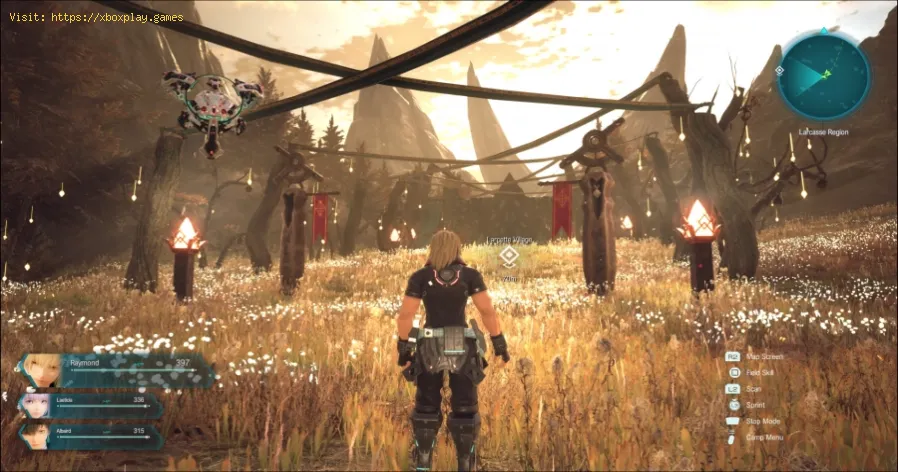The width and height of the screenshot is (898, 472).
Task: Select Albaird's party portrait
Action: (x=36, y=436)
